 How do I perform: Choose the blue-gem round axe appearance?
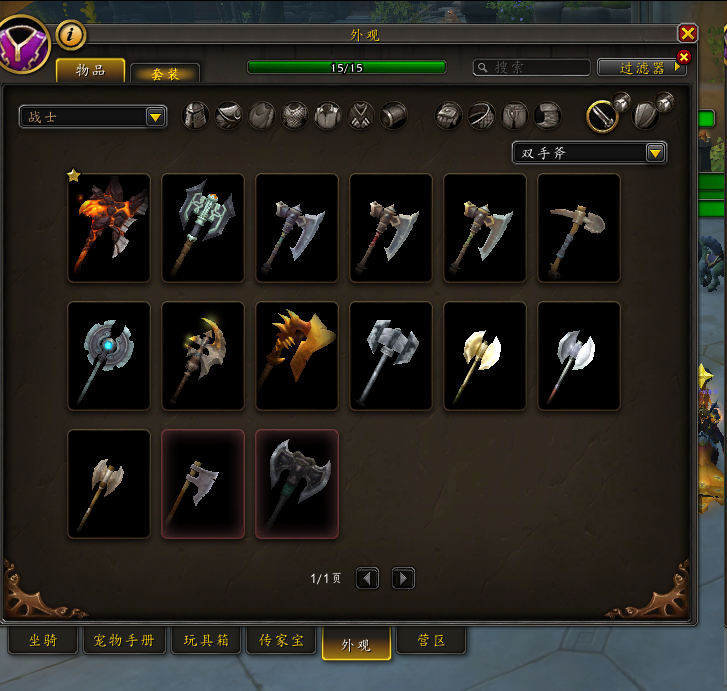coord(109,356)
